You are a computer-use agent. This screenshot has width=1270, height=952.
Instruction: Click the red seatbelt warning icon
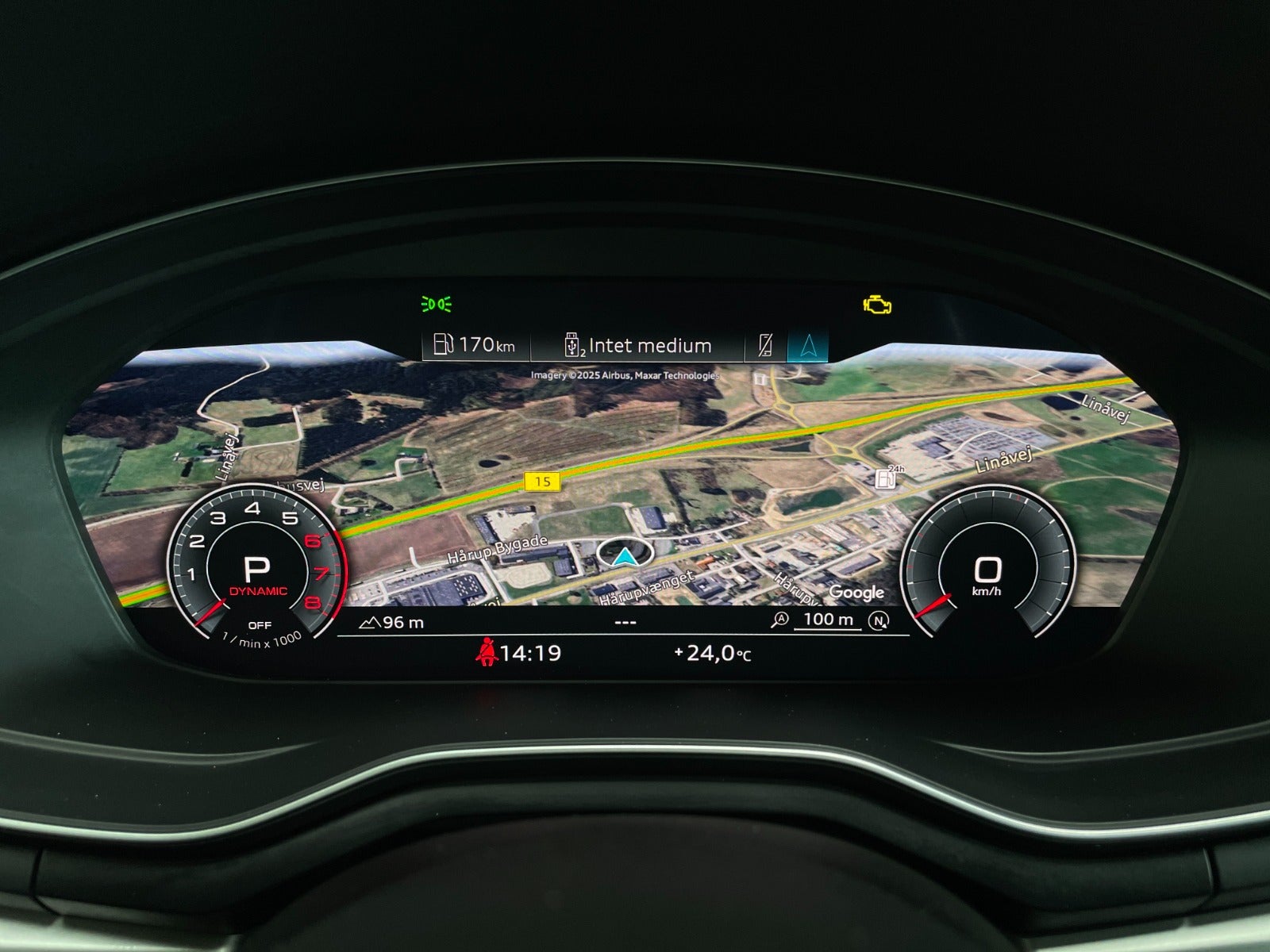pyautogui.click(x=485, y=654)
